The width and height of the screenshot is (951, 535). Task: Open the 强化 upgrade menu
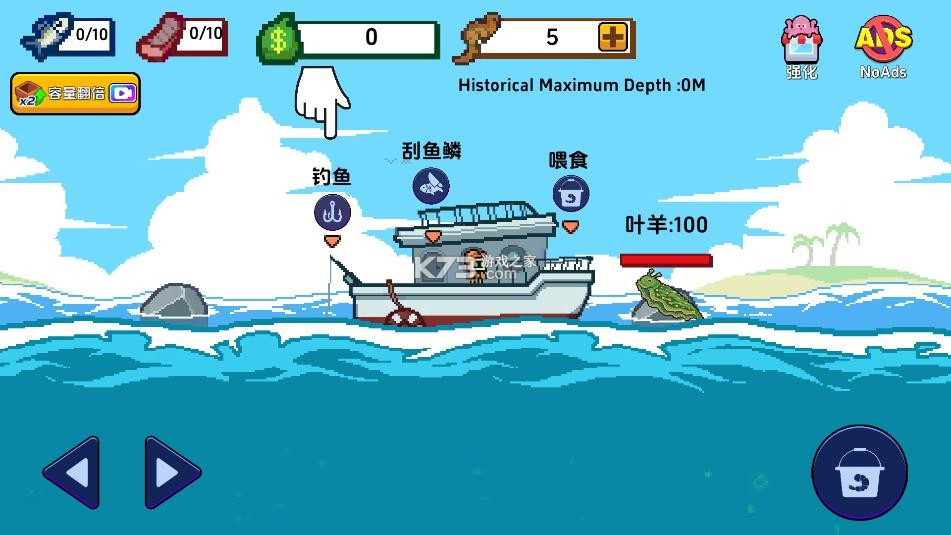[x=800, y=46]
